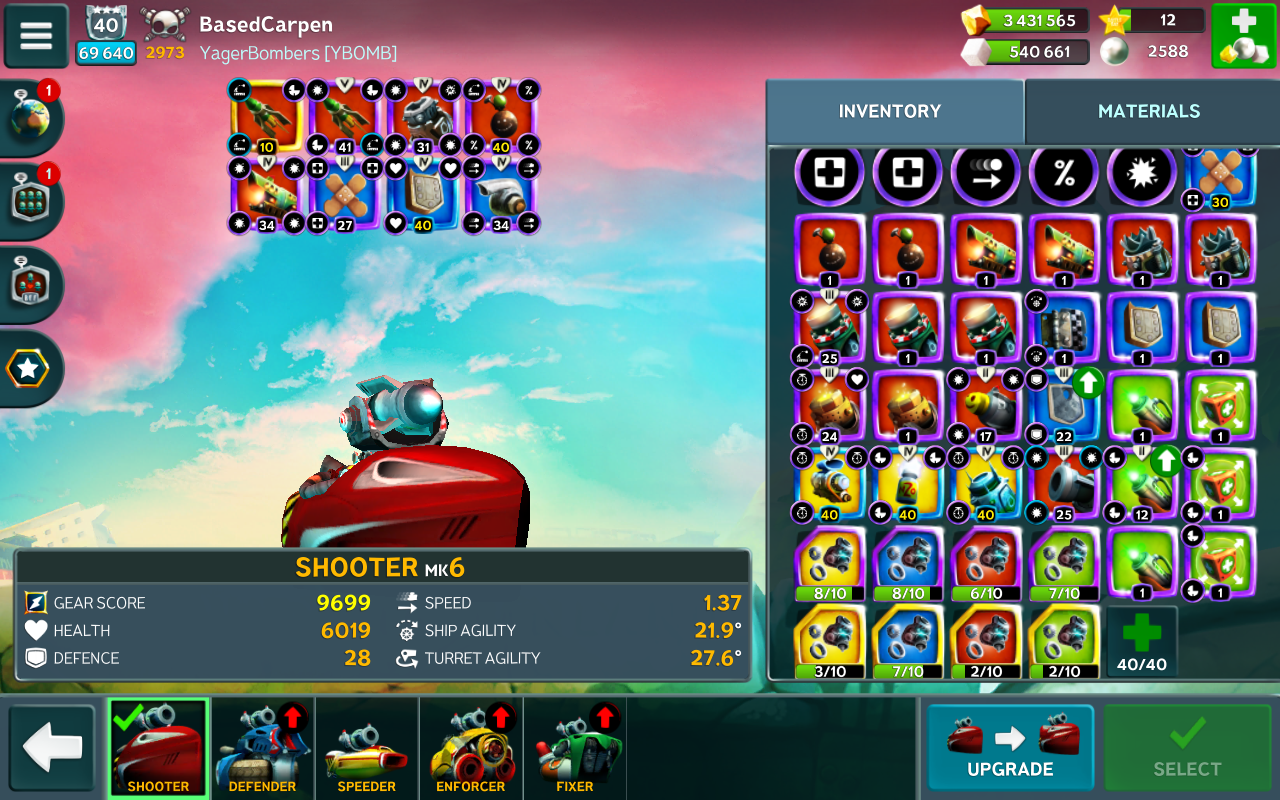Go back with the white arrow button
This screenshot has height=800, width=1280.
click(52, 747)
